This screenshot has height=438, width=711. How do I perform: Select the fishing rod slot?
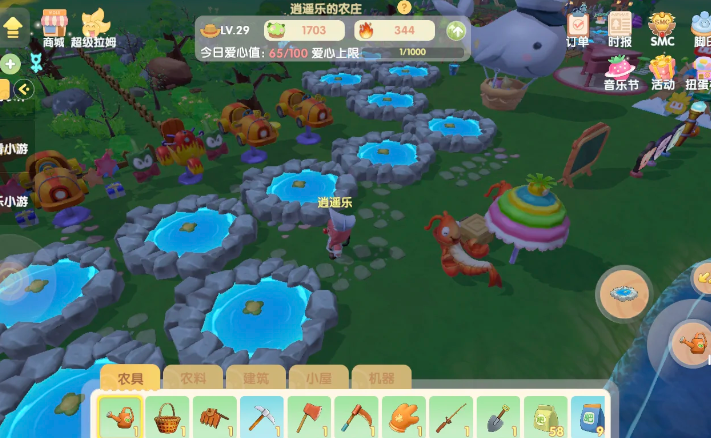[451, 416]
